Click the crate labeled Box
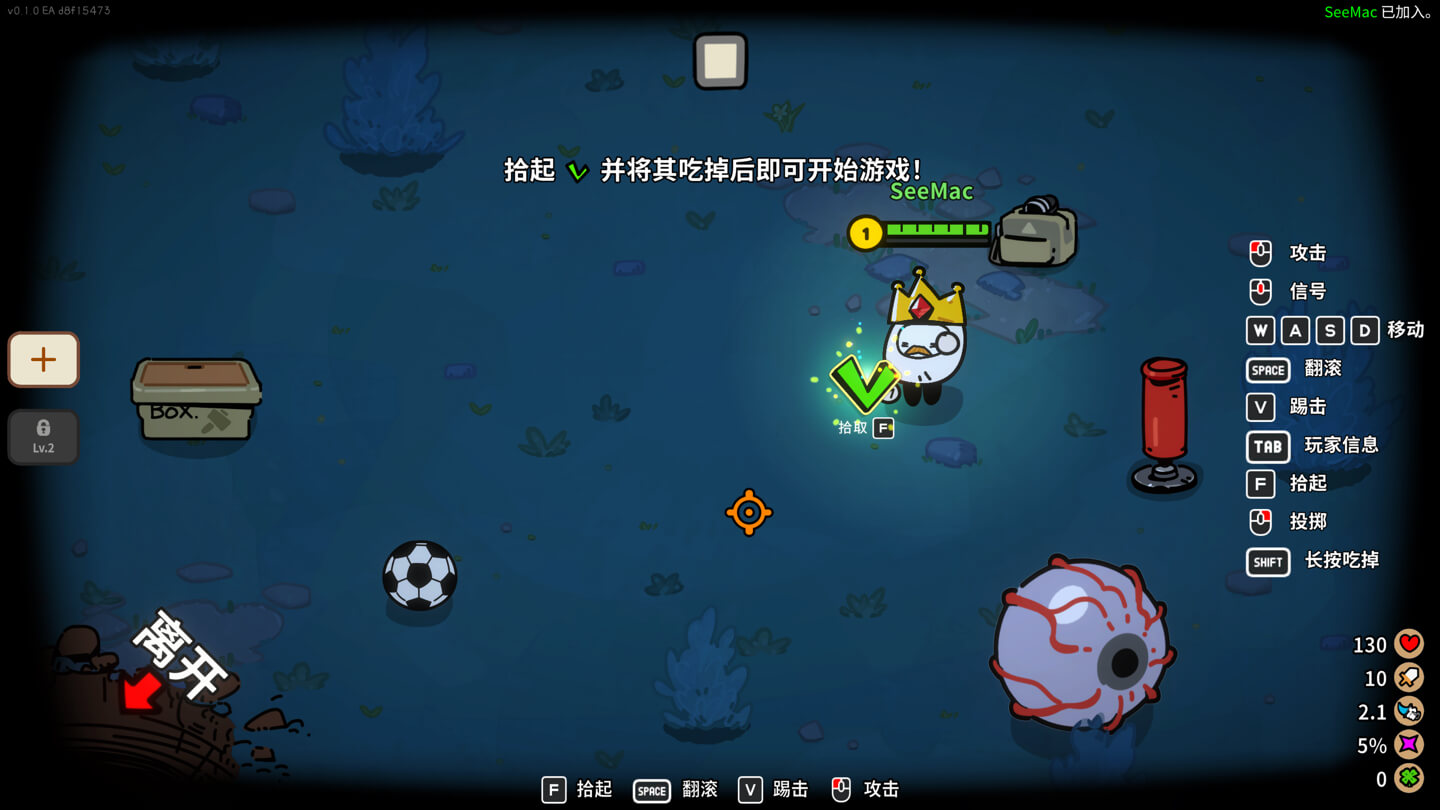Image resolution: width=1440 pixels, height=810 pixels. point(195,400)
